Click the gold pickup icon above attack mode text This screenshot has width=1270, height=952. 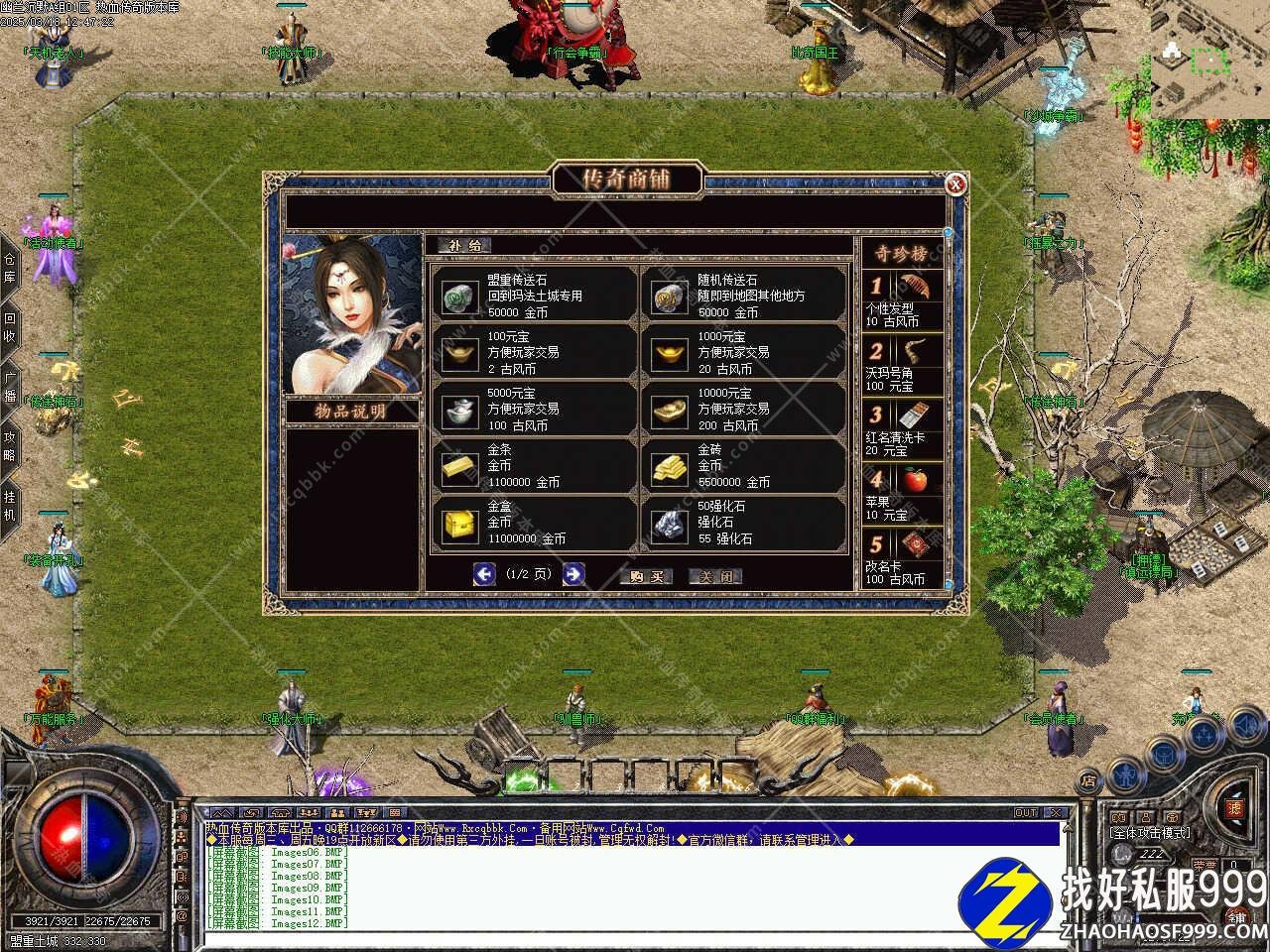click(1174, 816)
